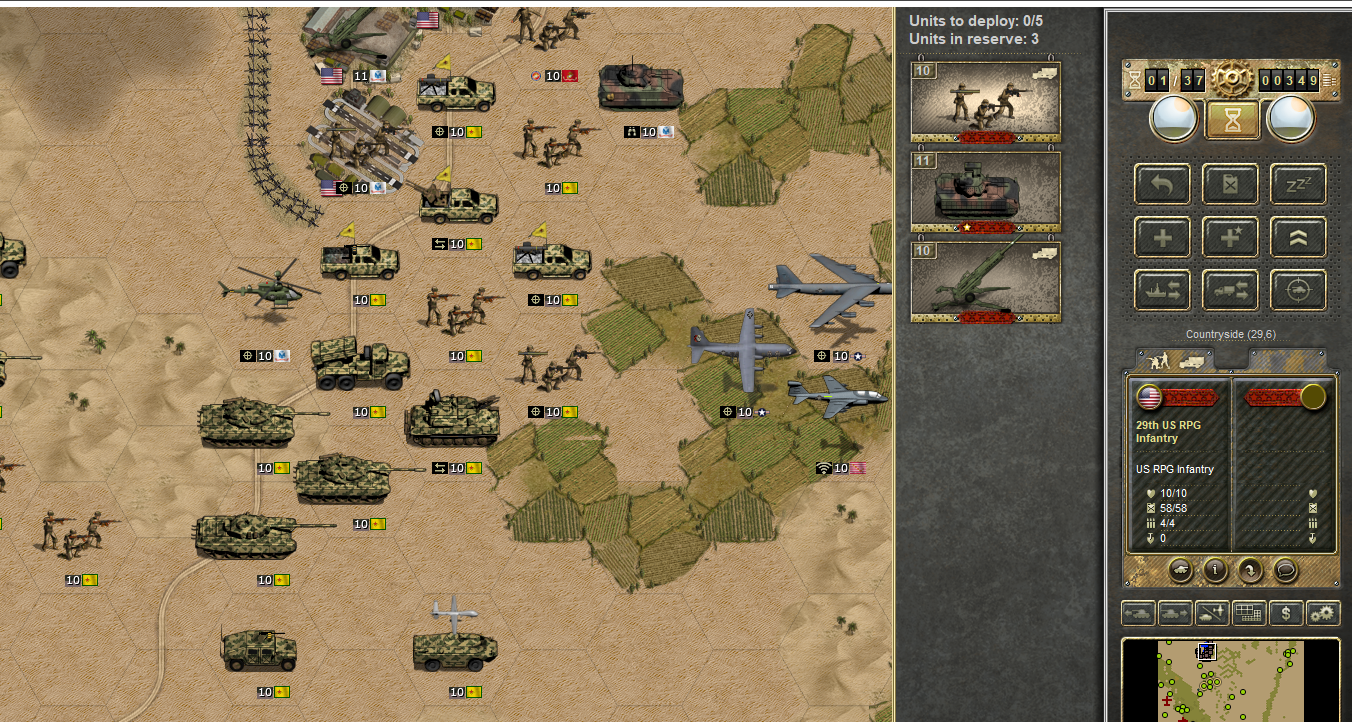Screen dimensions: 1352x722
Task: Open settings with the gears button
Action: 1323,613
